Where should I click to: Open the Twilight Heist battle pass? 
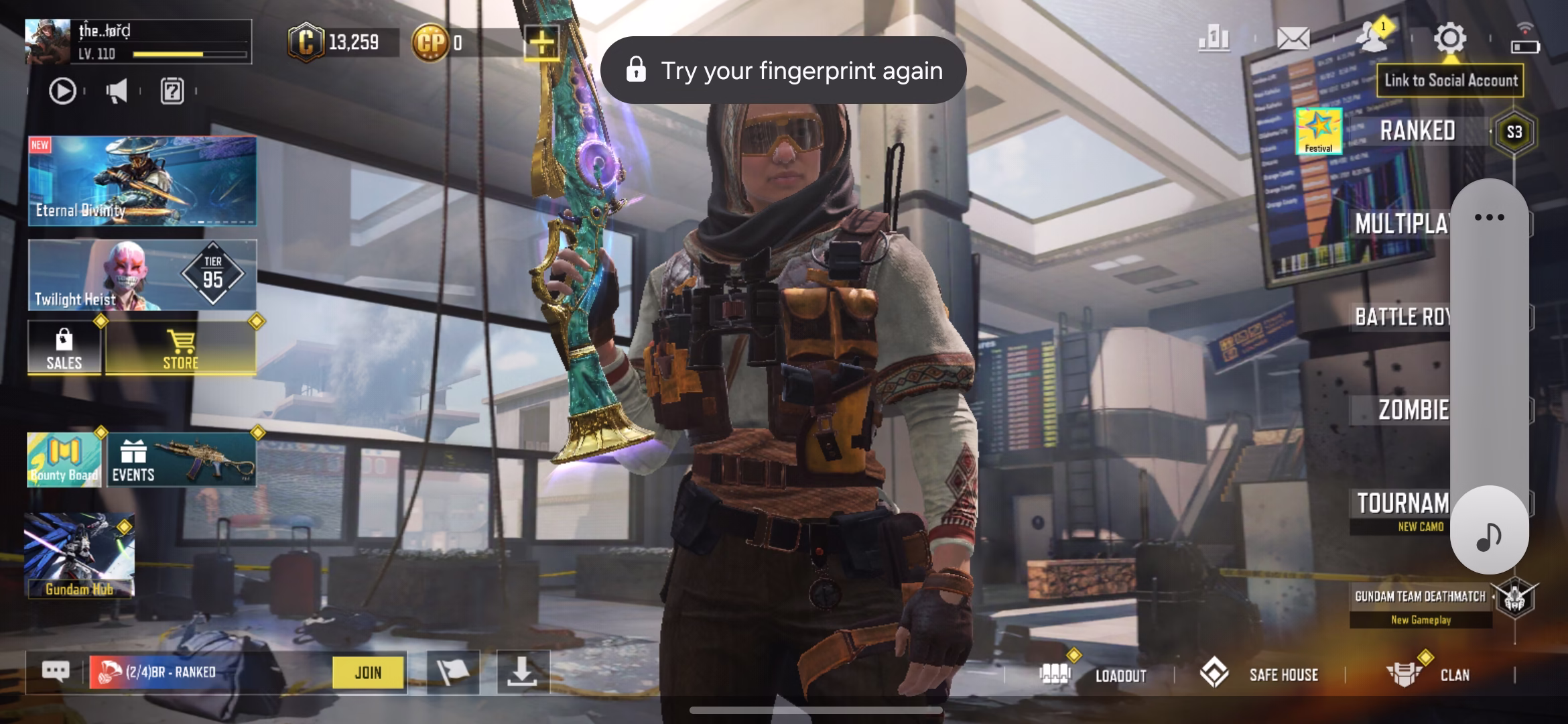pyautogui.click(x=142, y=276)
